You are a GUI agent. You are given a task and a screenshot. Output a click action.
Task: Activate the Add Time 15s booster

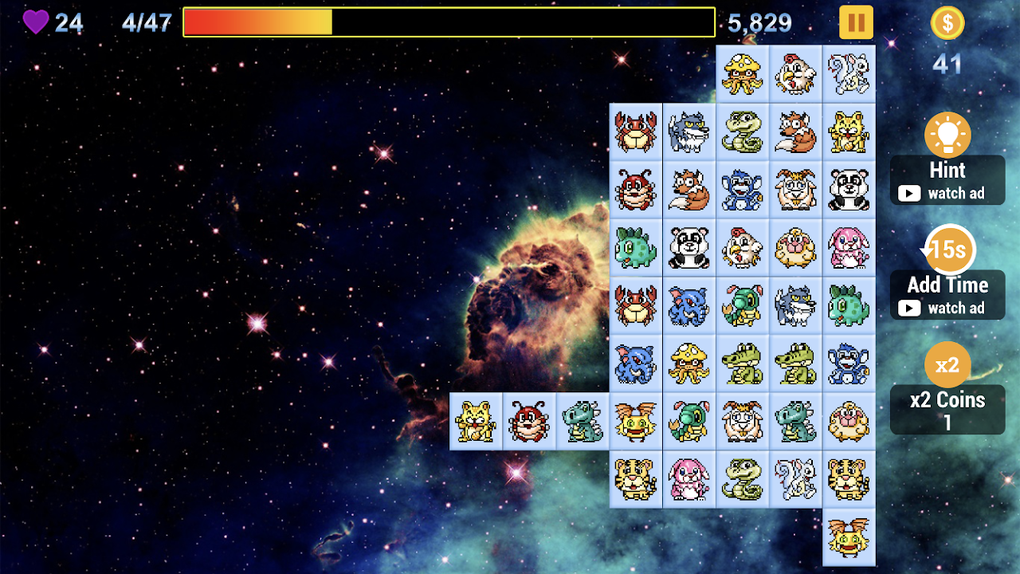pos(947,250)
